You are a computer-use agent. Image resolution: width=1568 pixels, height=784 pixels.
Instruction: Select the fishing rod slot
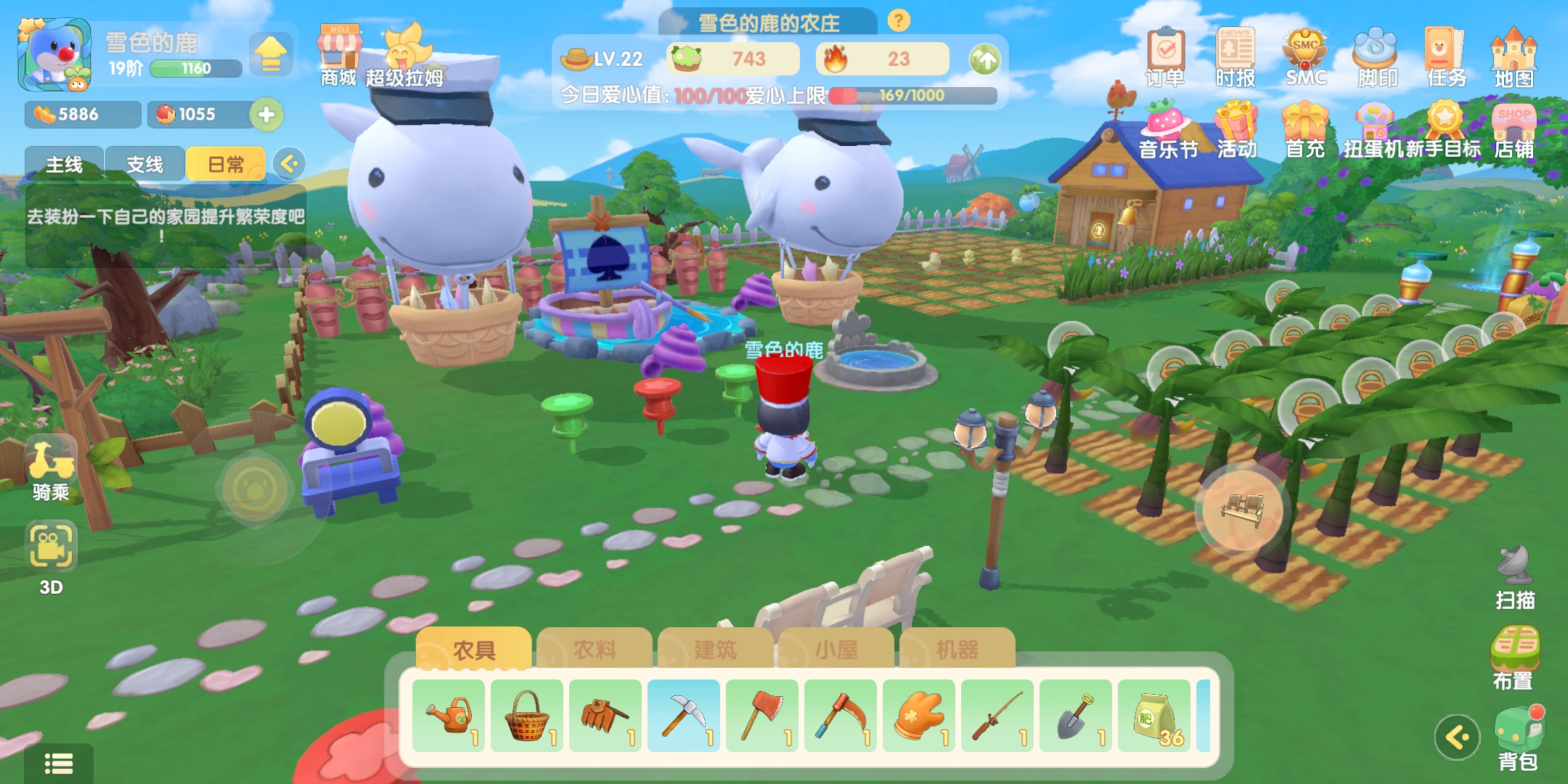click(x=997, y=716)
